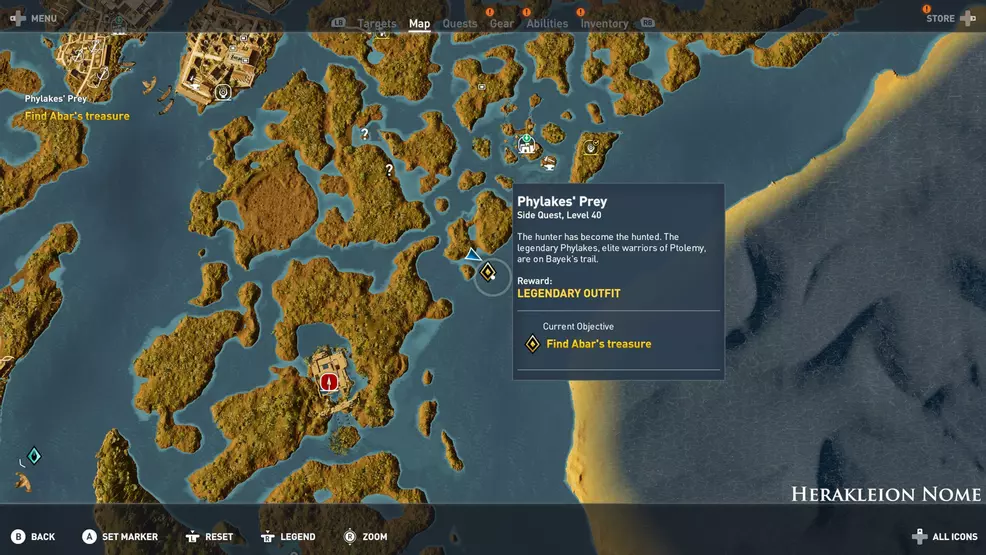This screenshot has width=986, height=555.
Task: Click the red location marker on the fort
Action: (327, 381)
